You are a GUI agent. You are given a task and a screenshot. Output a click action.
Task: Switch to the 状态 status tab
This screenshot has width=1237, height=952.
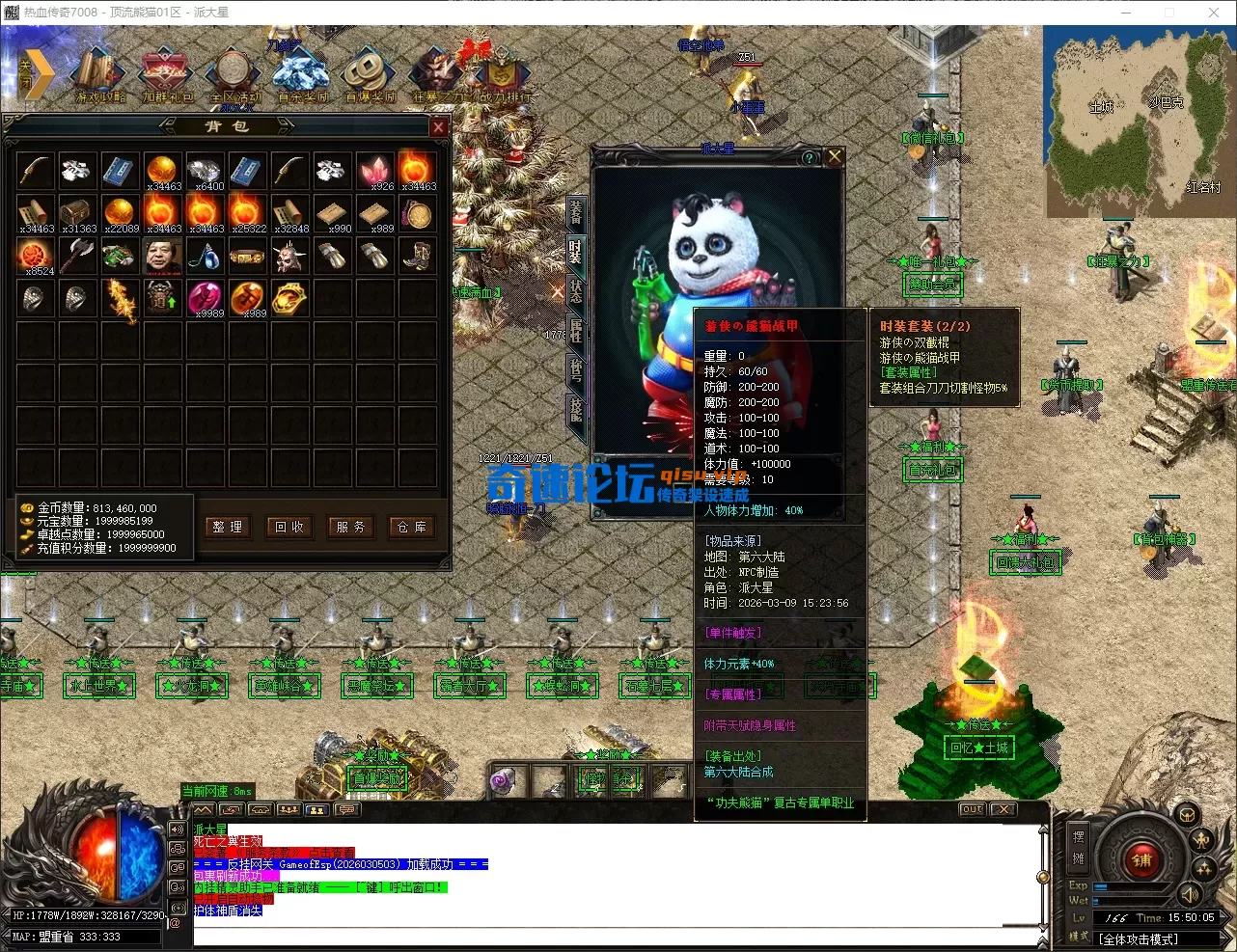[x=576, y=290]
